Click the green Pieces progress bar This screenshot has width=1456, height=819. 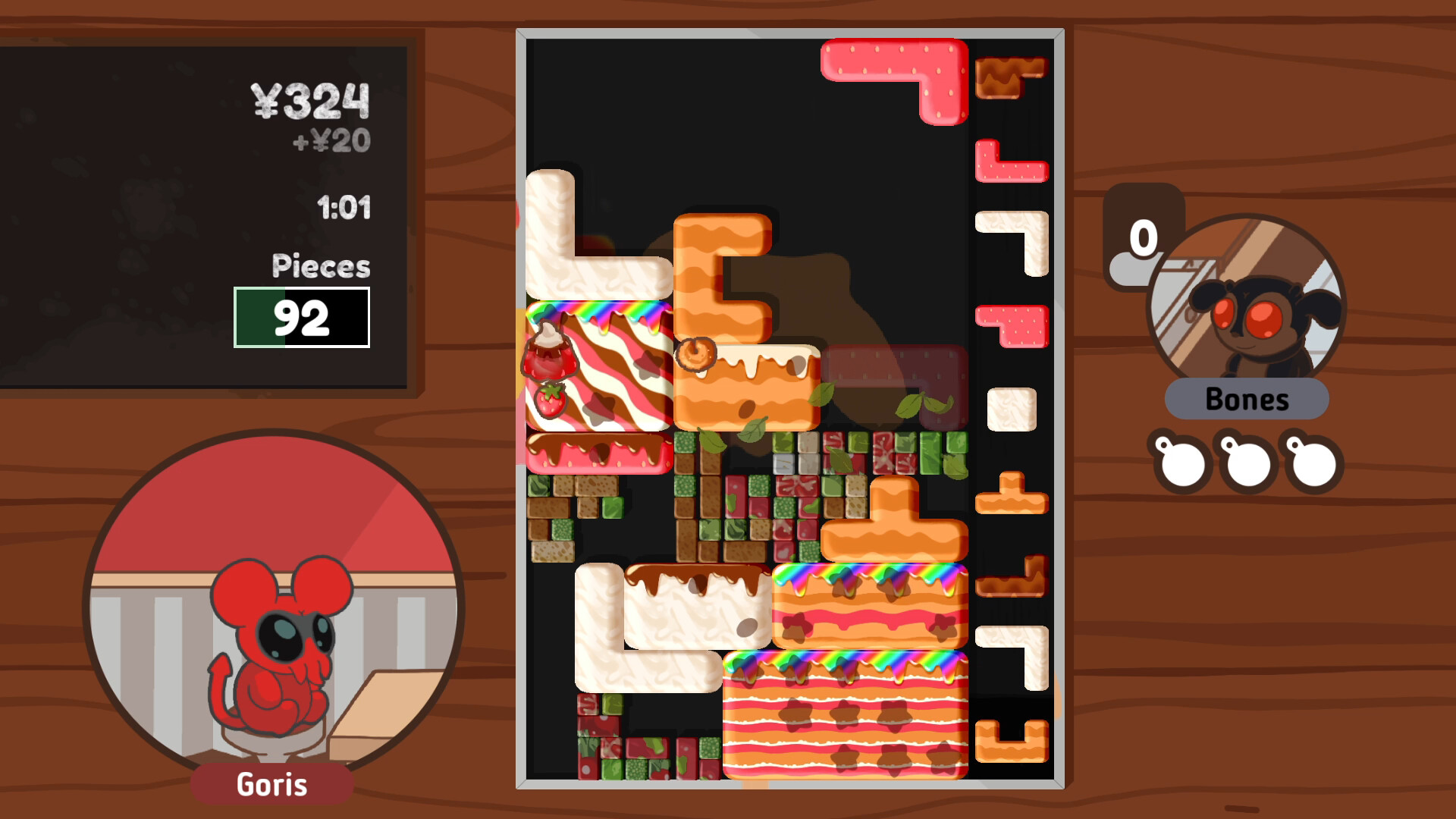(258, 322)
